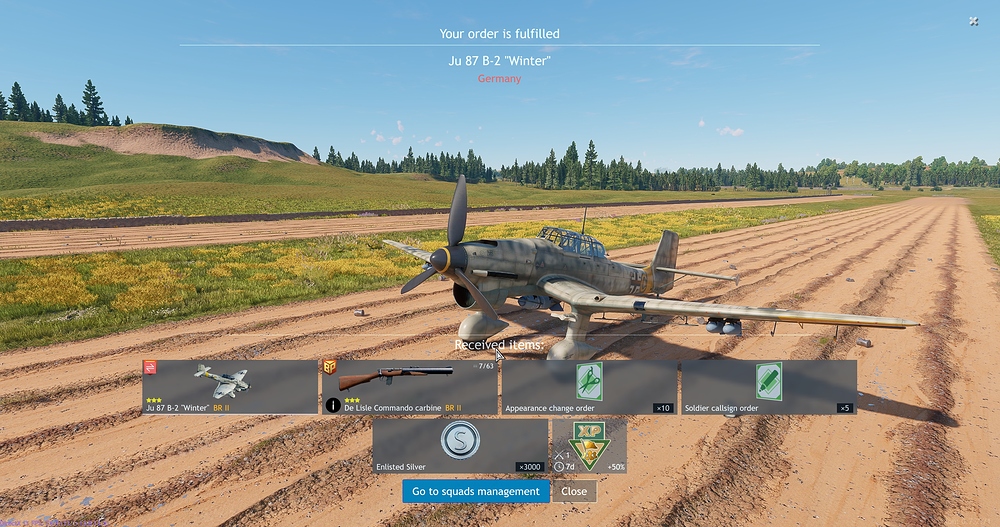The height and width of the screenshot is (527, 1000).
Task: Show De Lisle carbine info icon
Action: click(333, 406)
